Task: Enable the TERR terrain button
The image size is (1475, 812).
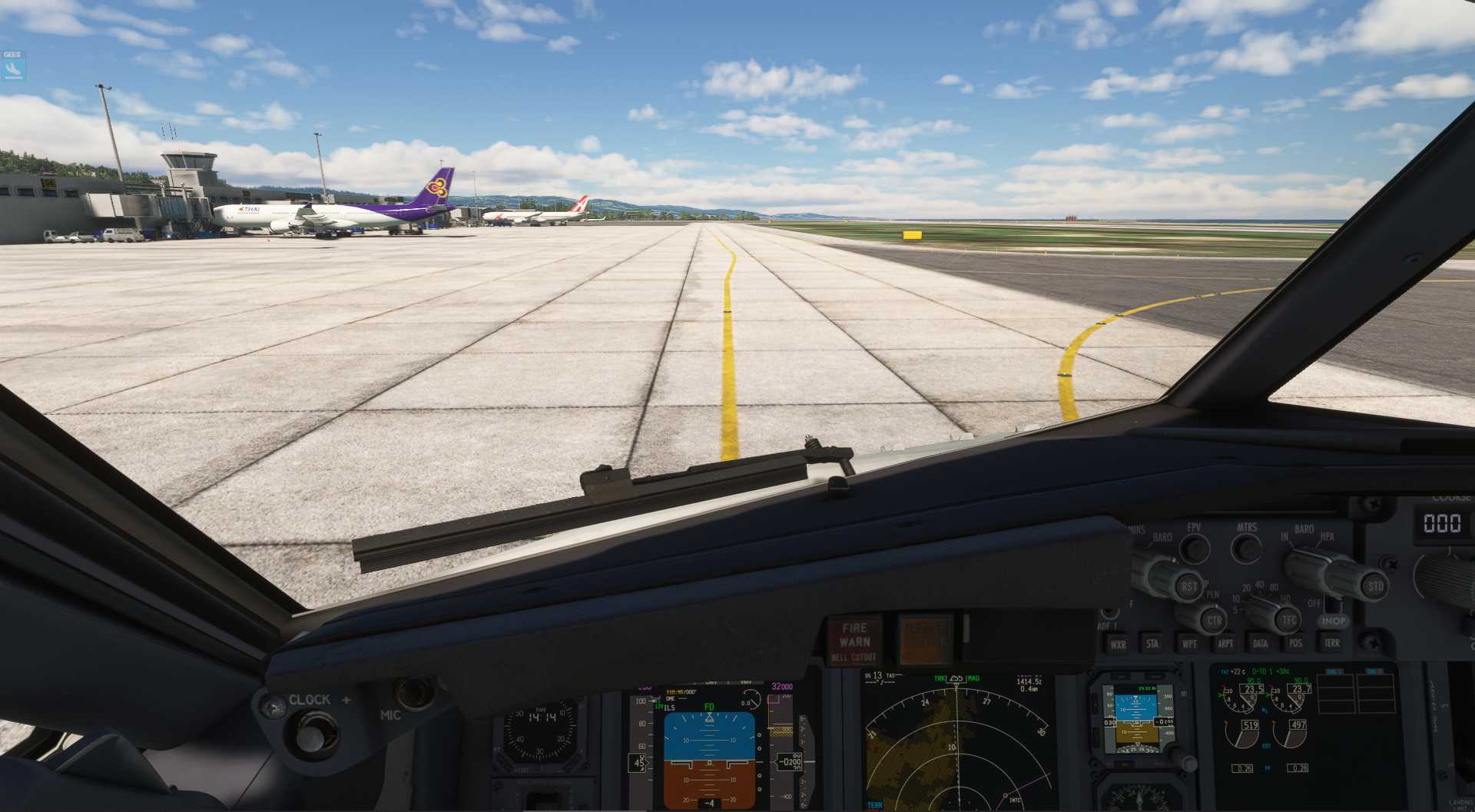Action: tap(1331, 643)
